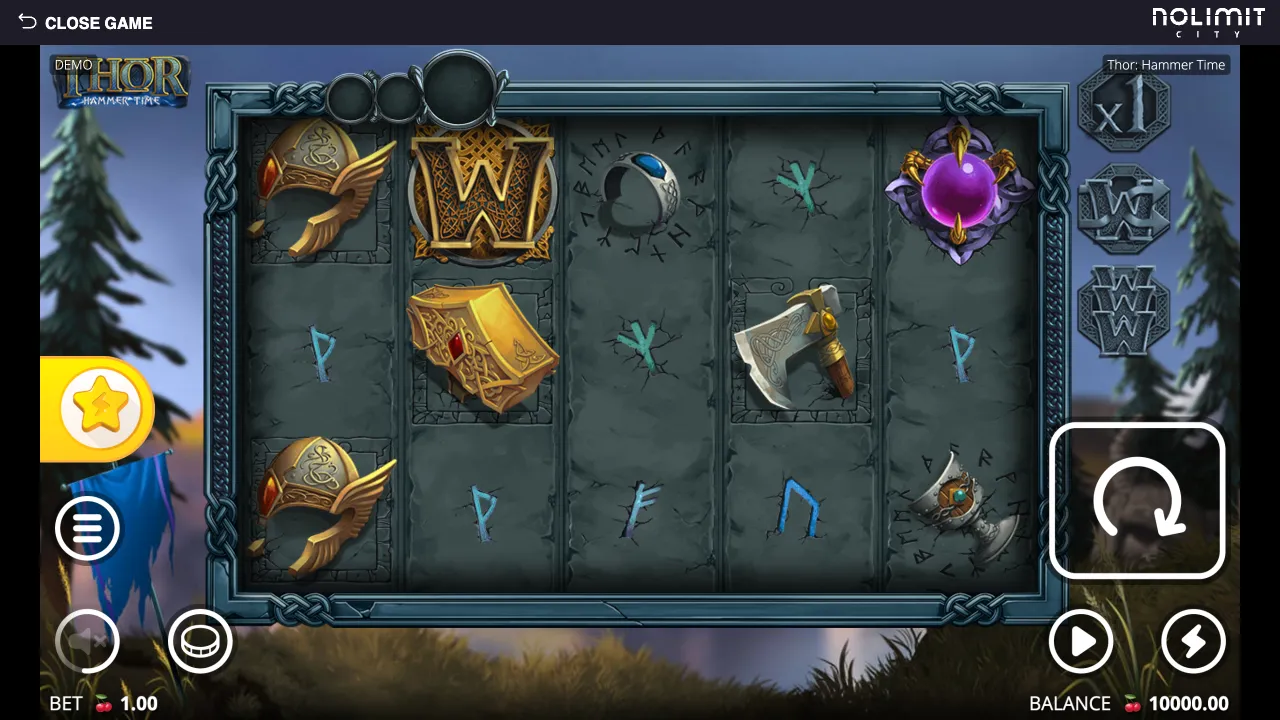Viewport: 1280px width, 720px height.
Task: Open the yellow star bonus feature tab
Action: point(99,409)
